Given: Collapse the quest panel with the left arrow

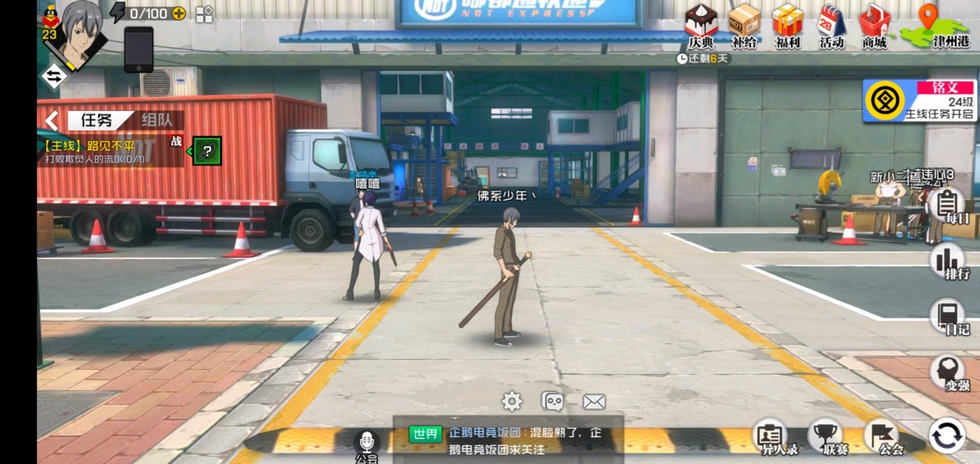Looking at the screenshot, I should (51, 121).
